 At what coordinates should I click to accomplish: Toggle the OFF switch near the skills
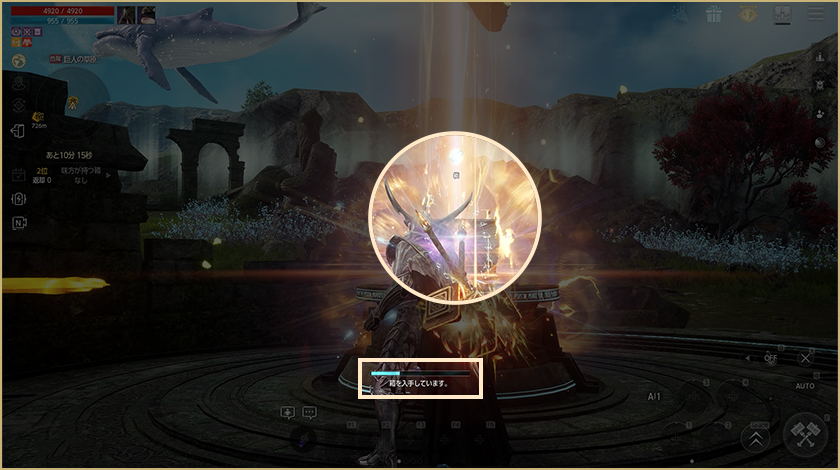click(769, 357)
